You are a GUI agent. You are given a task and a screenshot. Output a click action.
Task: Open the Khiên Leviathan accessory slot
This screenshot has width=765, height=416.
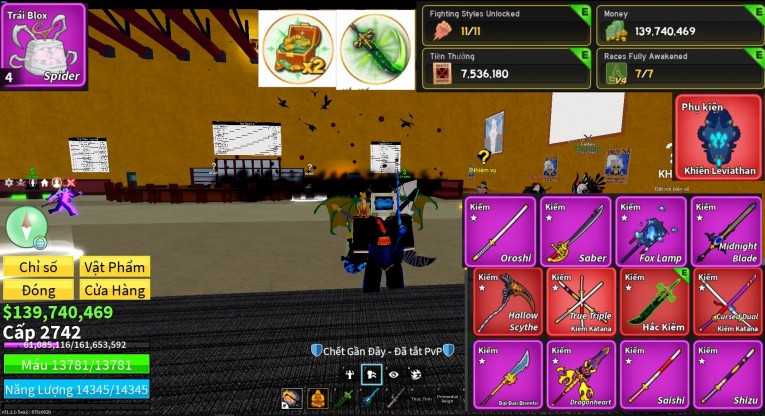[718, 138]
